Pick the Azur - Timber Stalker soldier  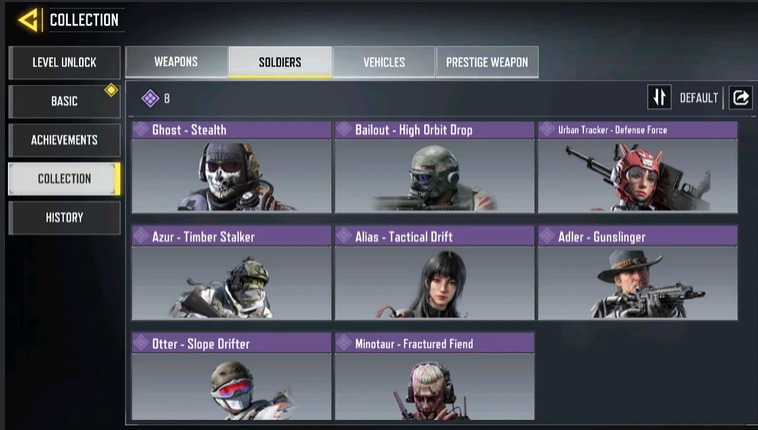click(231, 273)
